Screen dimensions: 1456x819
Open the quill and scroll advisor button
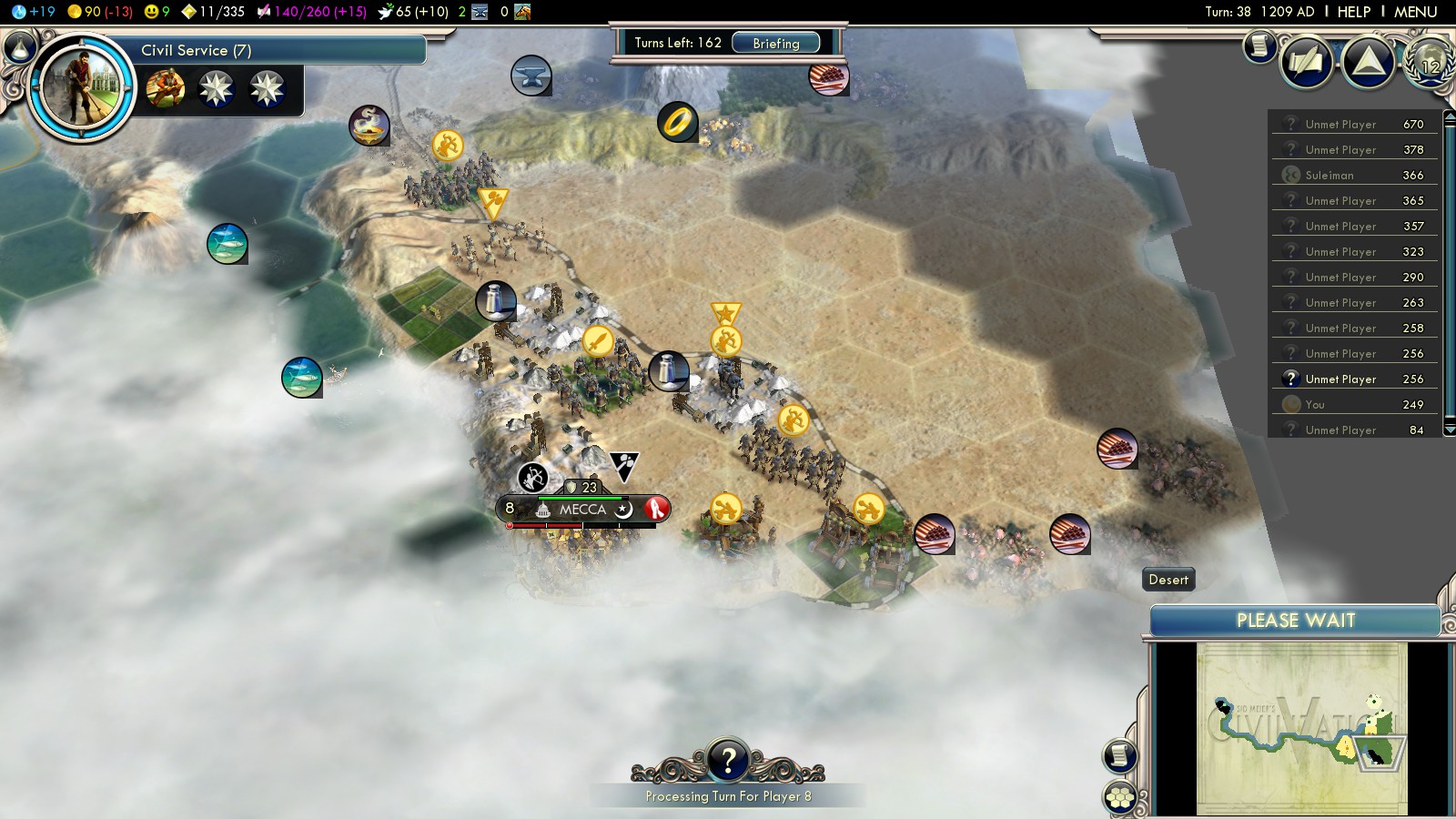click(x=1307, y=62)
